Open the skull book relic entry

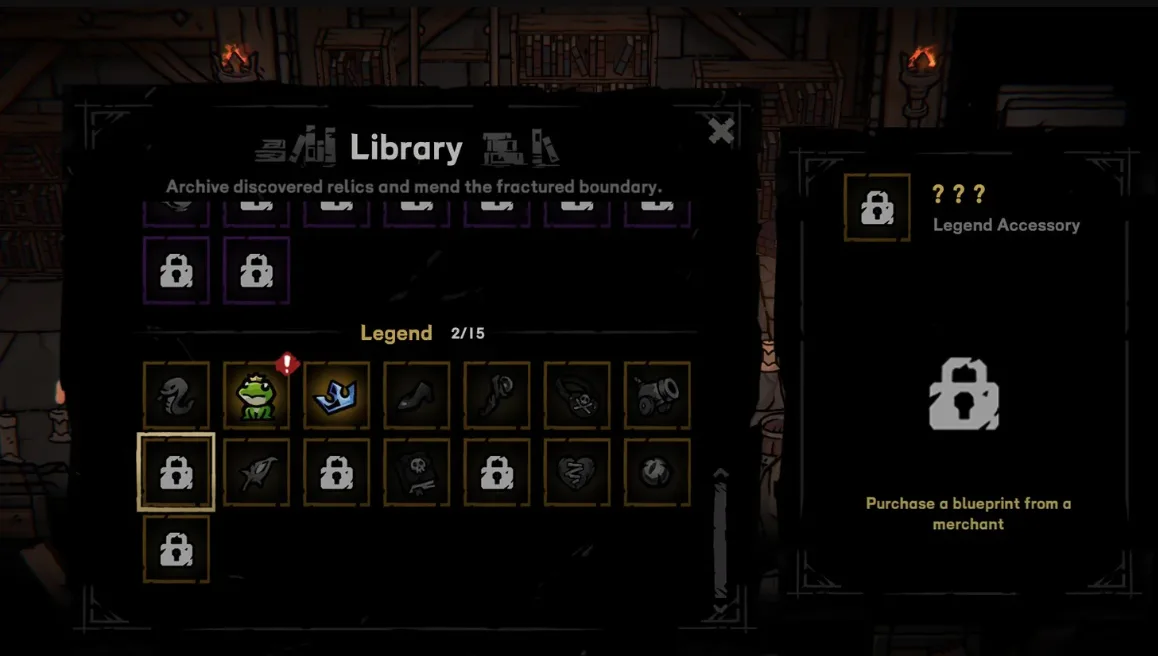pyautogui.click(x=416, y=472)
